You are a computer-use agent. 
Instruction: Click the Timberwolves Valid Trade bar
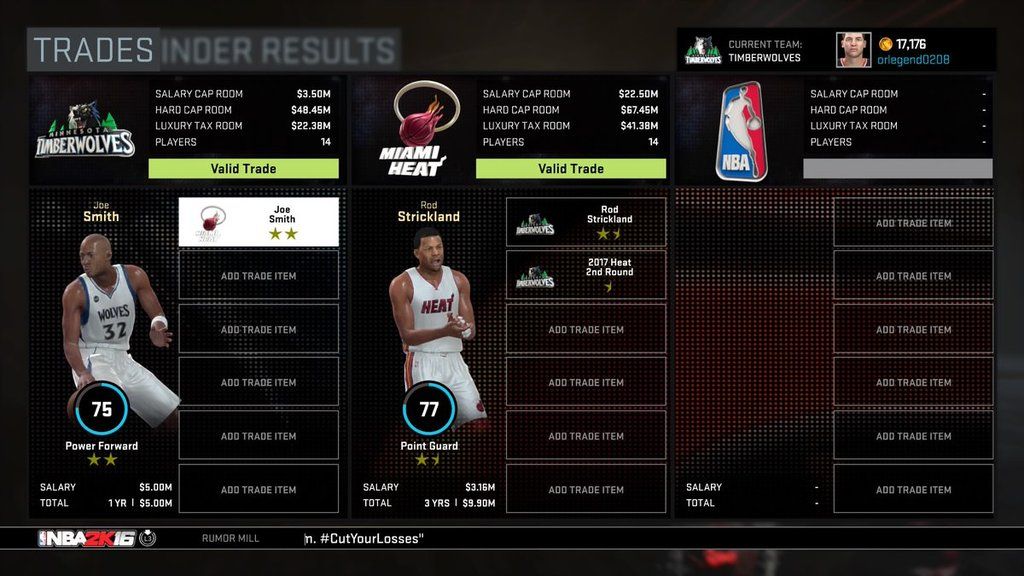[x=243, y=169]
